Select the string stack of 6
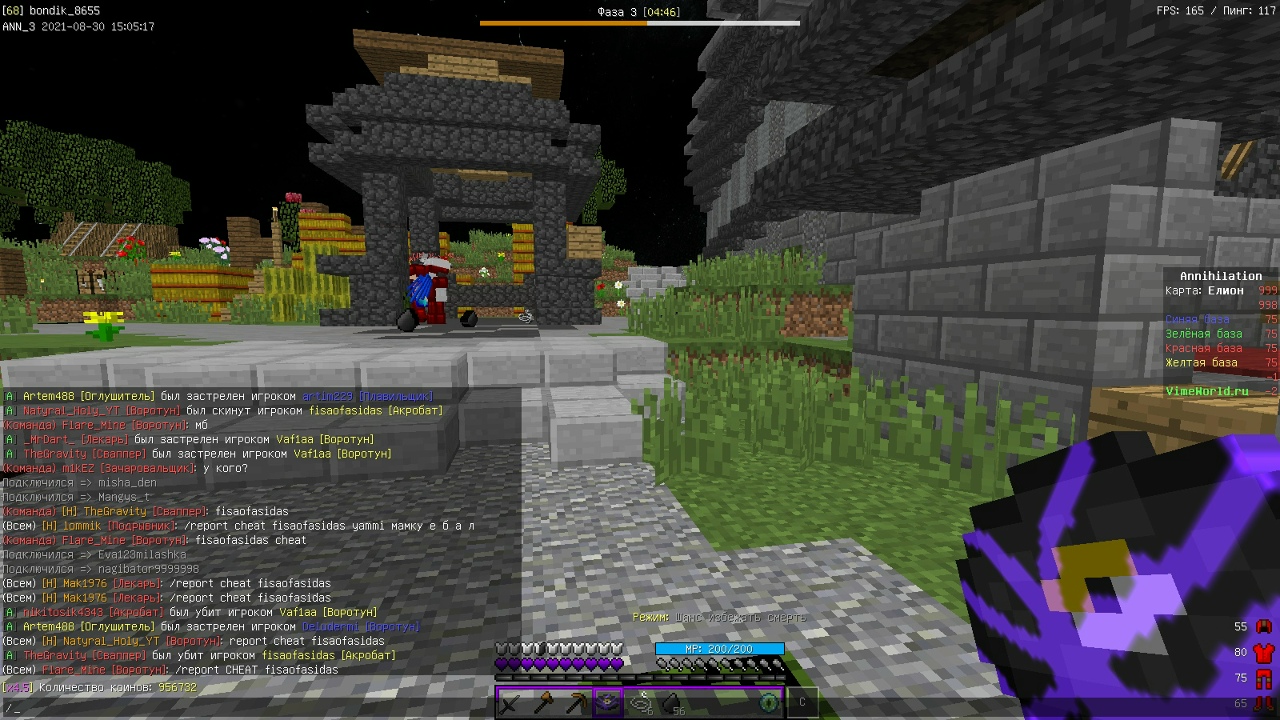The image size is (1280, 720). (640, 703)
